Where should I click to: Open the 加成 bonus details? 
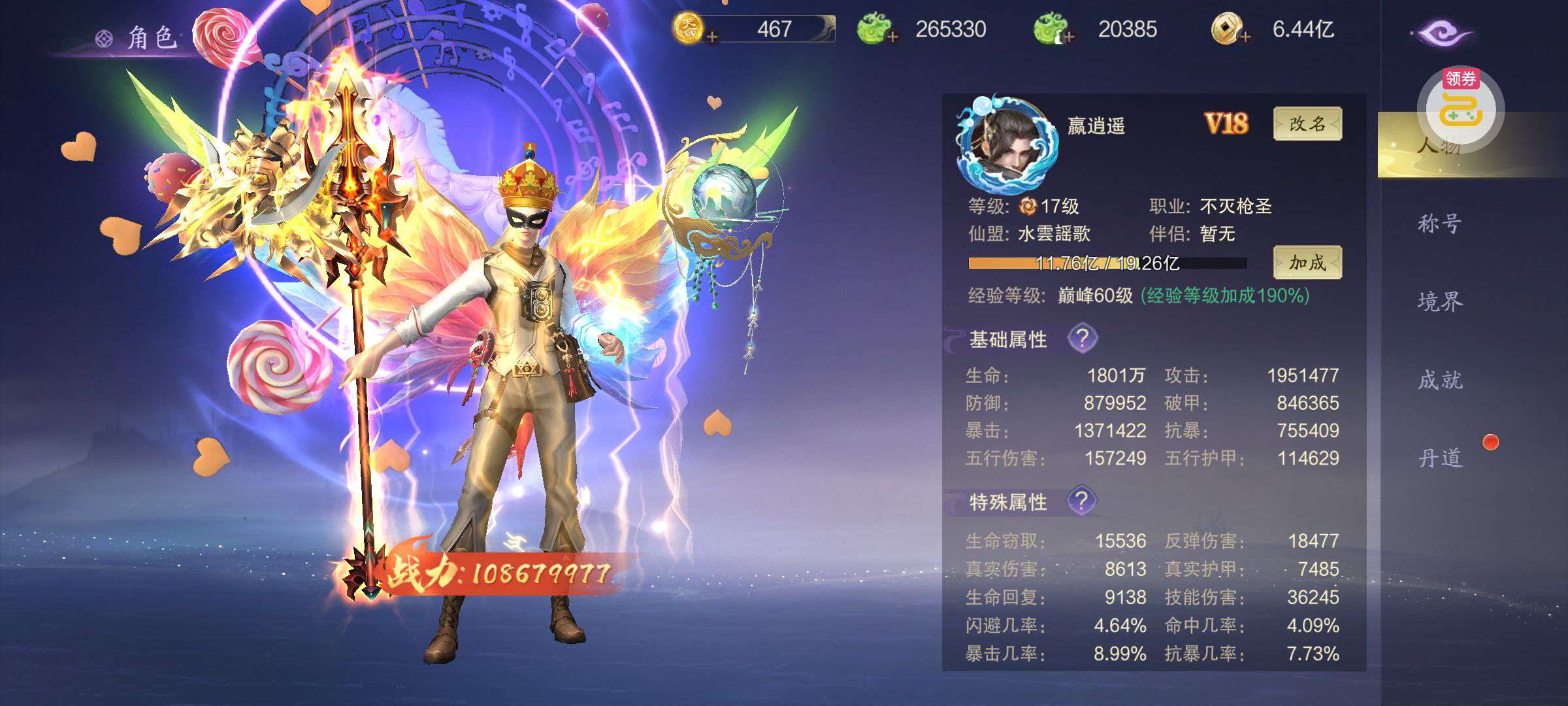pos(1307,263)
